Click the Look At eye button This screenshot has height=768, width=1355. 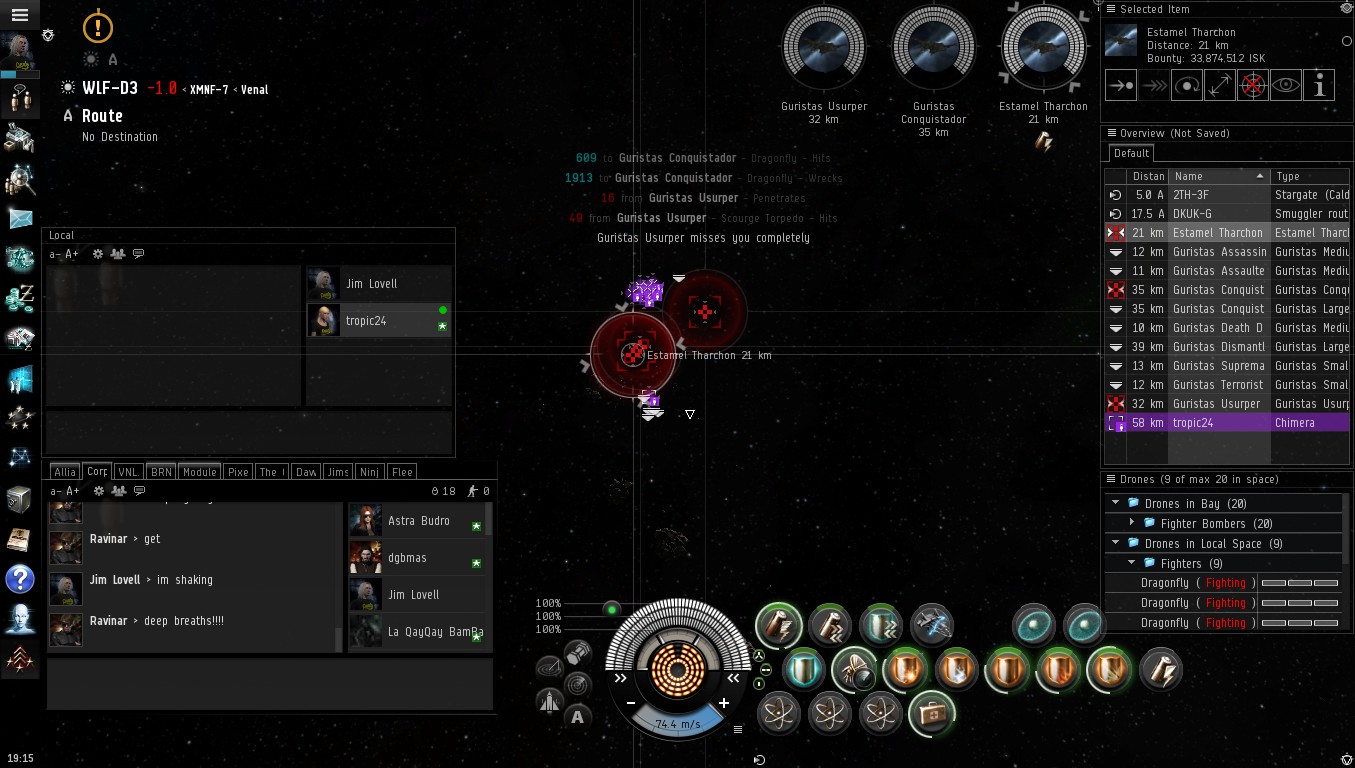(x=1286, y=86)
